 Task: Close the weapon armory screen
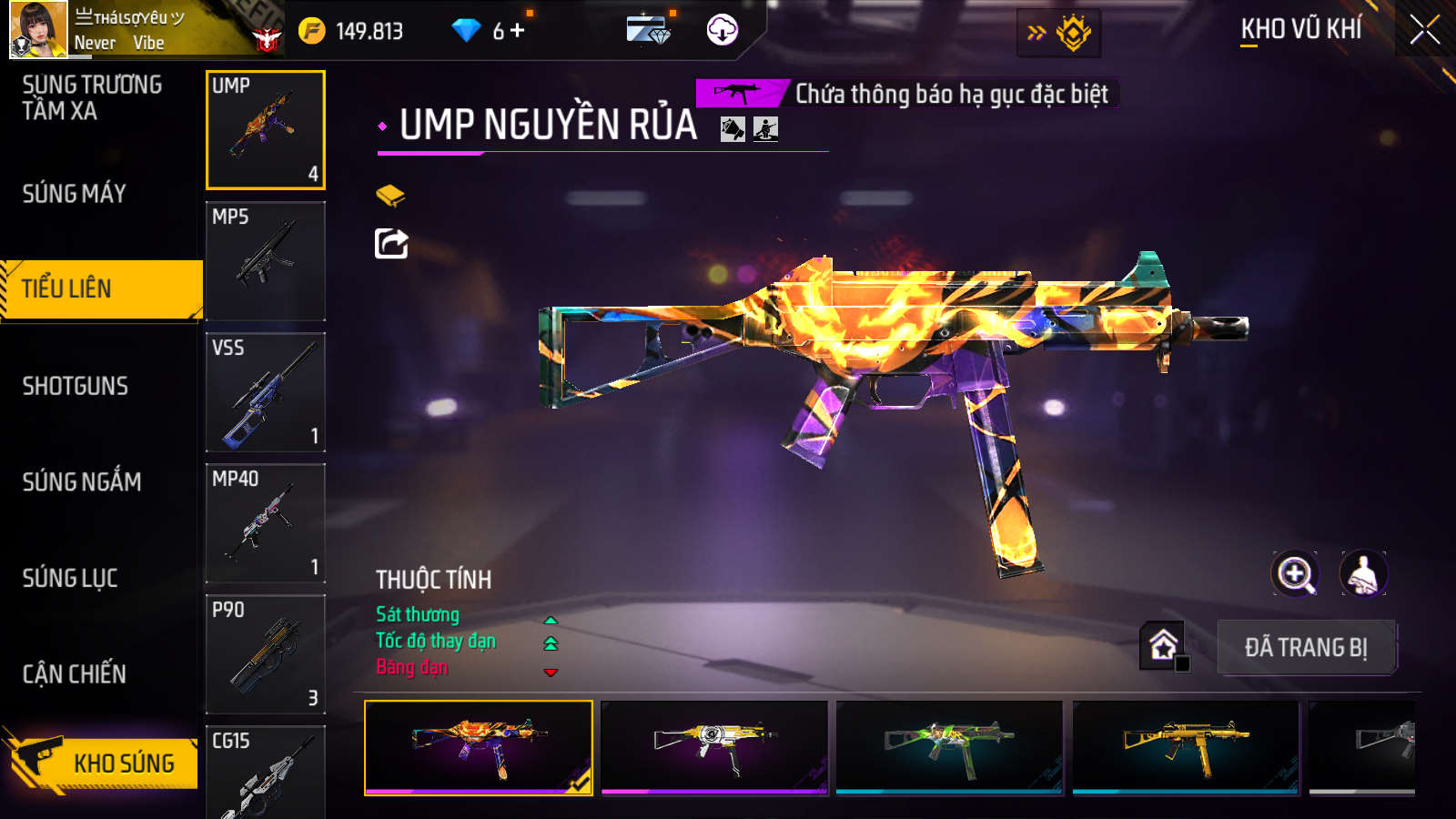click(x=1424, y=30)
